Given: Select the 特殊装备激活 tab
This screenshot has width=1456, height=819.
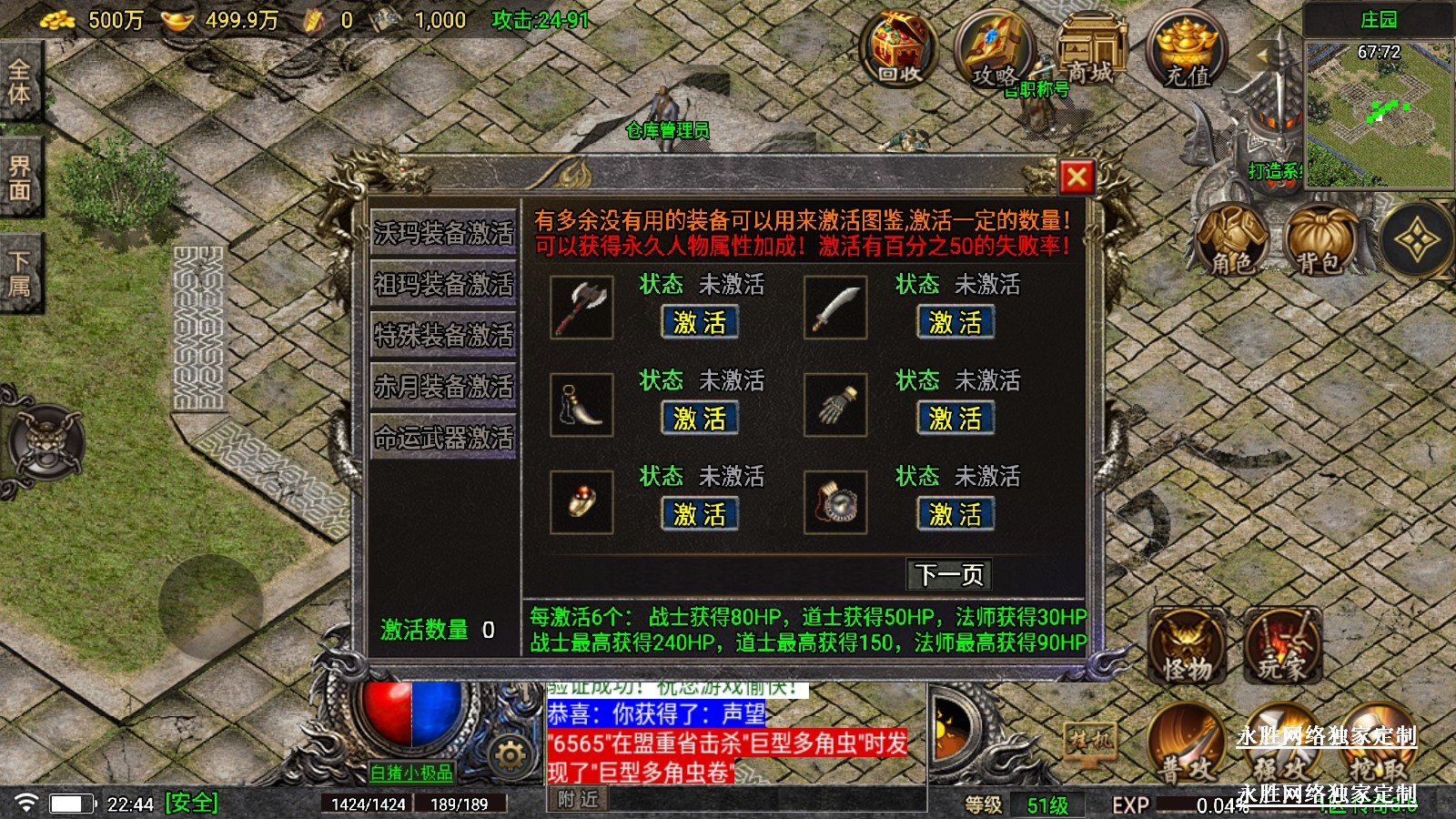Looking at the screenshot, I should tap(443, 336).
